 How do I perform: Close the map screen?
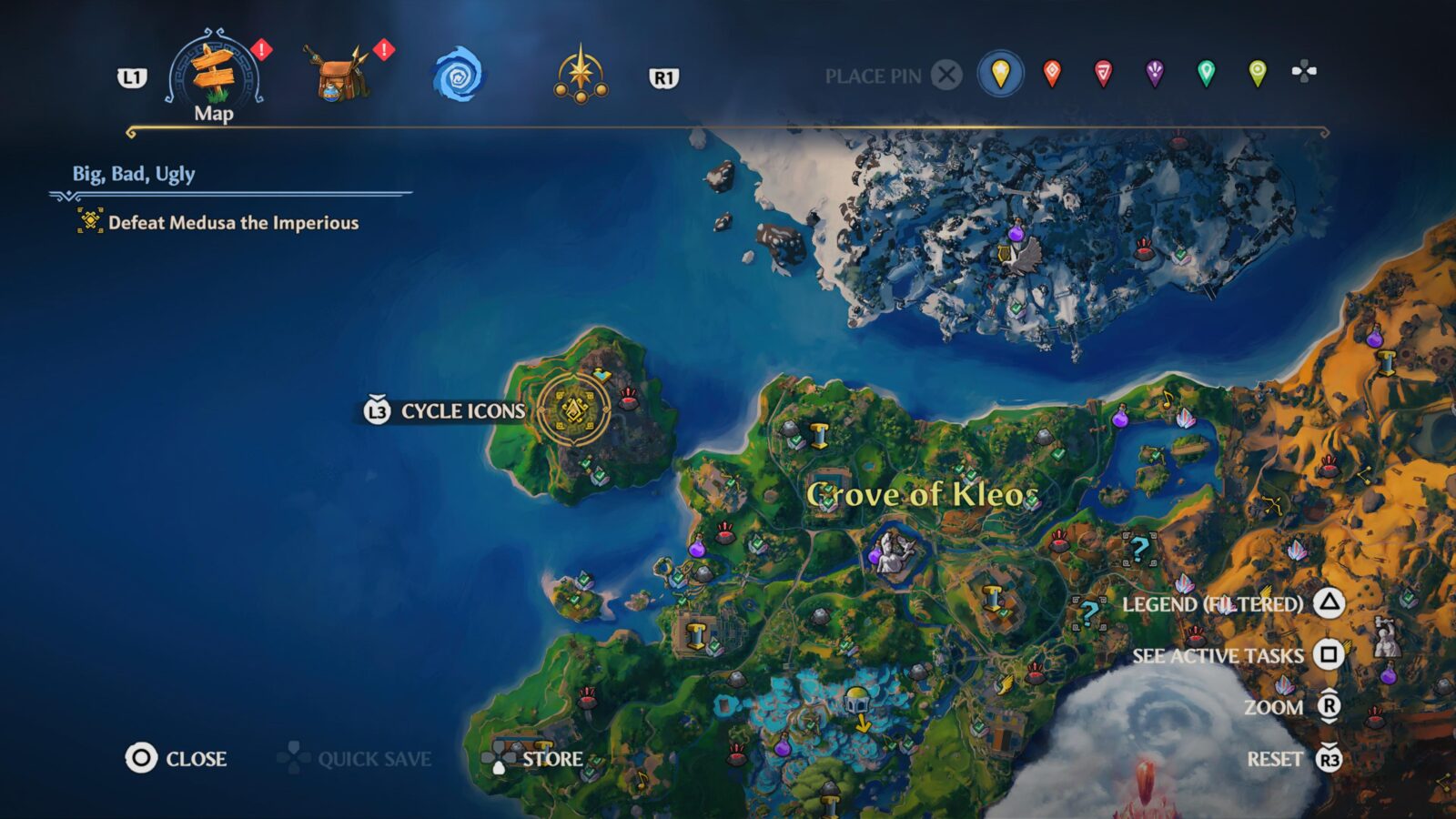pos(173,758)
